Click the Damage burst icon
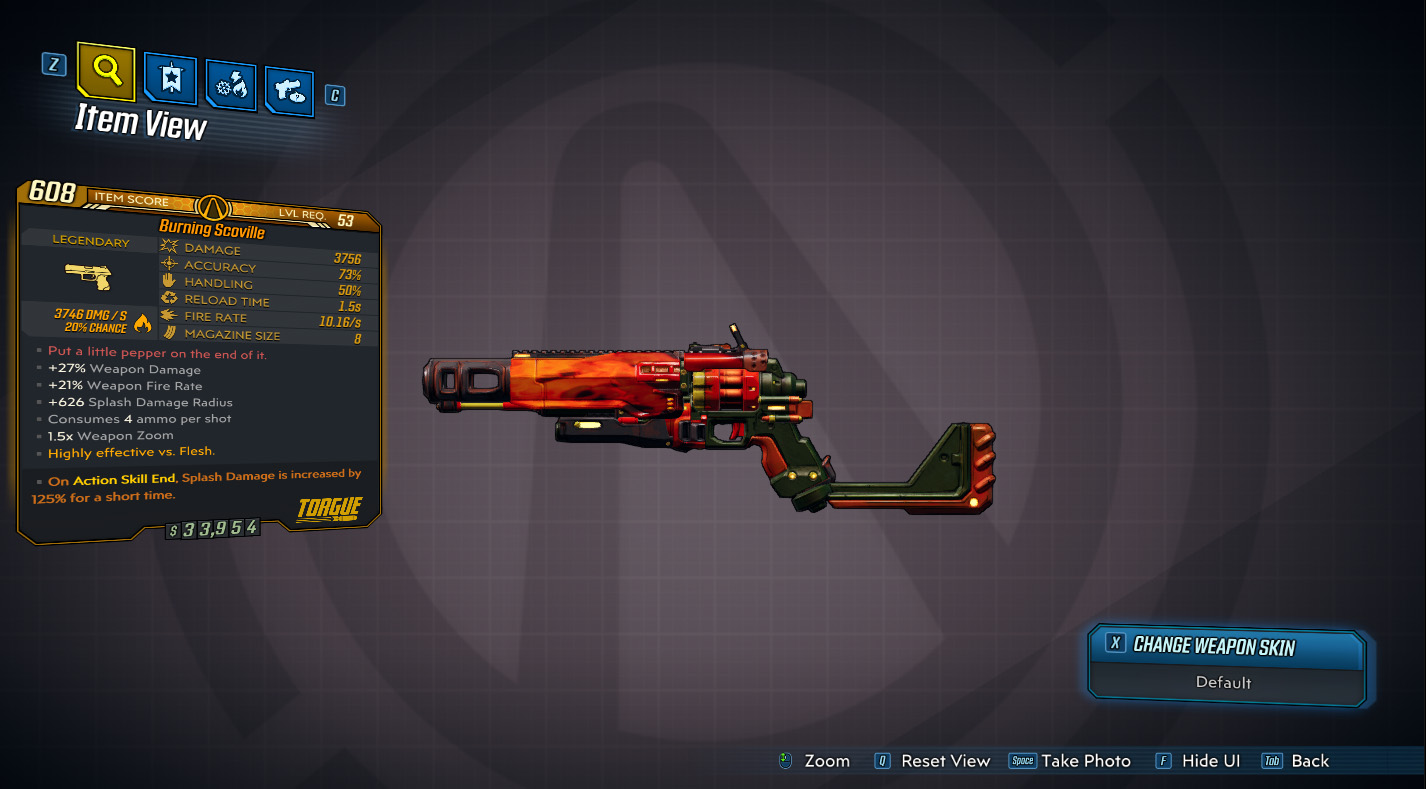The image size is (1426, 789). [x=168, y=248]
